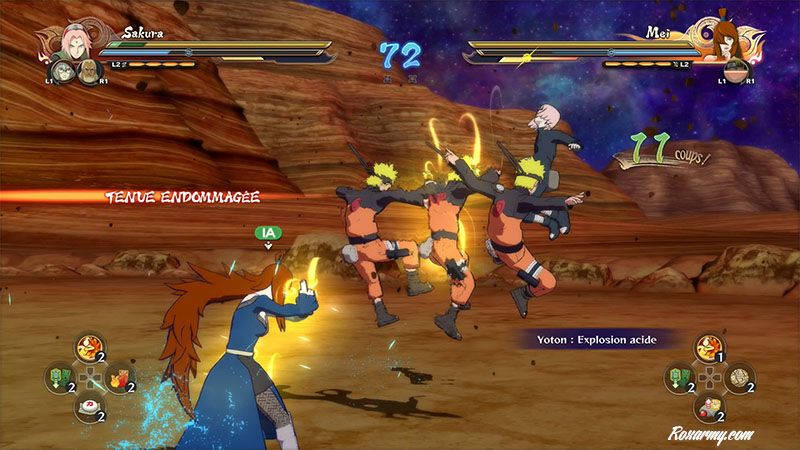
Task: Choose Sakura's brown-faced support character portrait
Action: tap(90, 72)
